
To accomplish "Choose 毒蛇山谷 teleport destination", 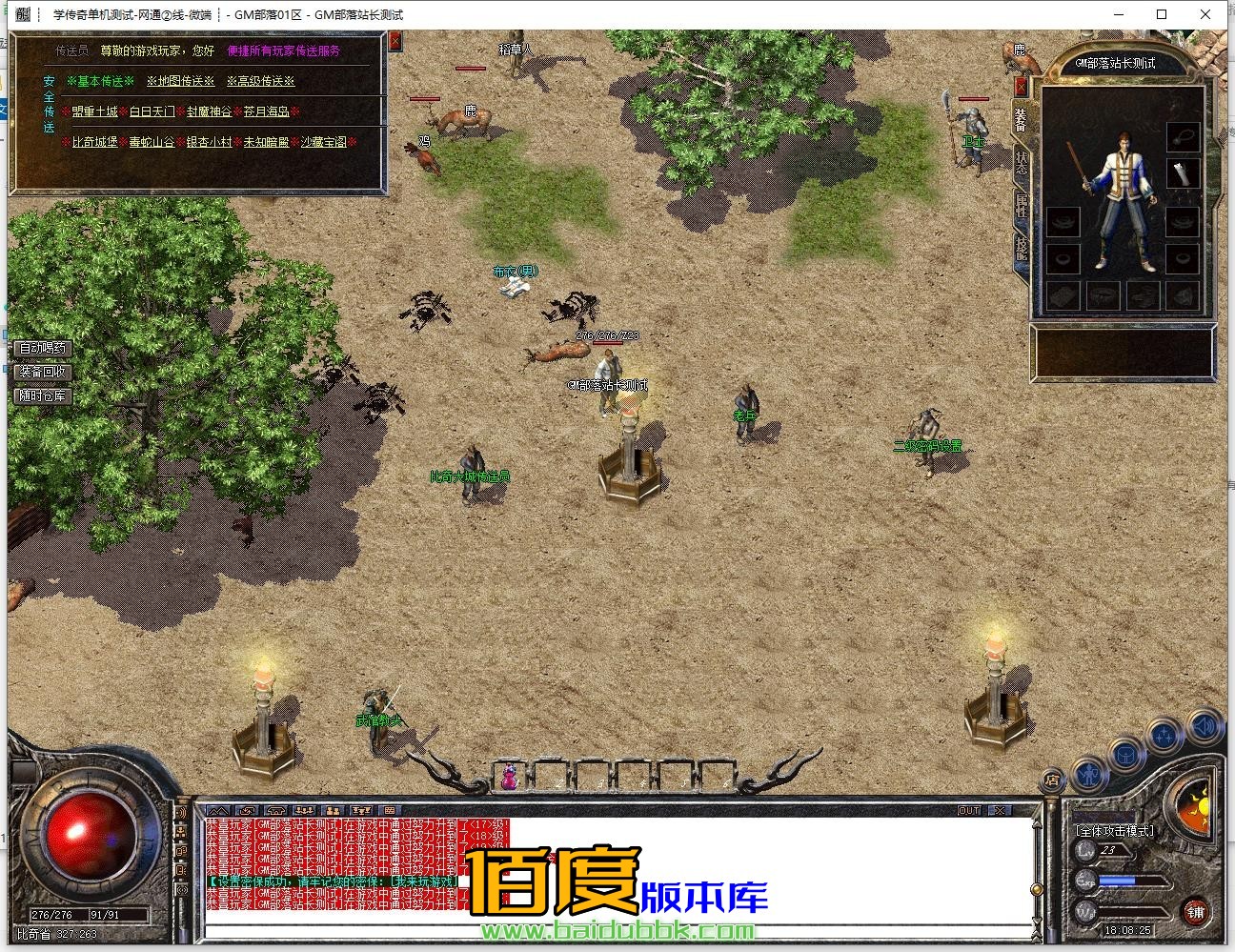I will click(x=152, y=143).
